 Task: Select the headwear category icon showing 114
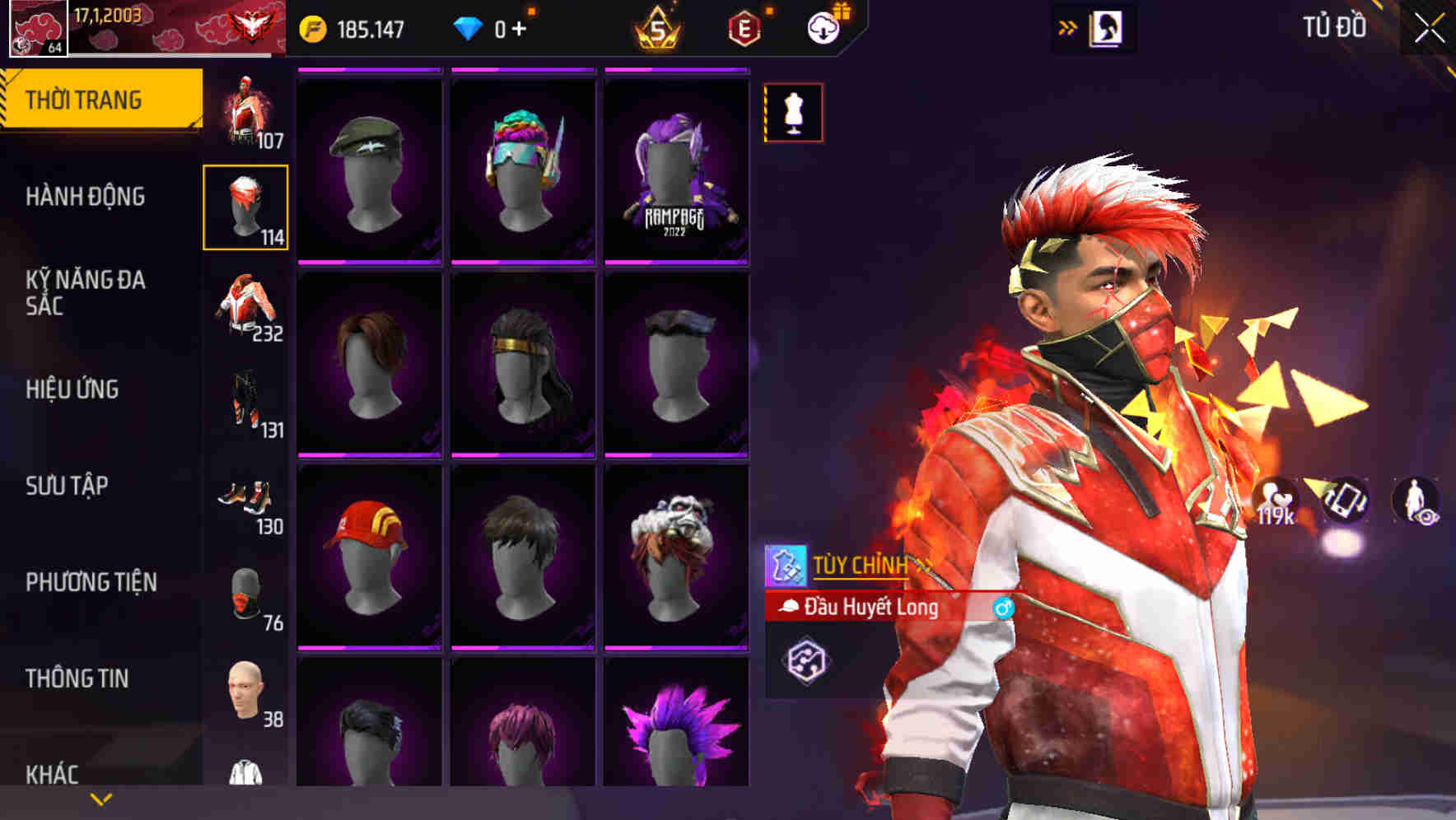point(245,206)
